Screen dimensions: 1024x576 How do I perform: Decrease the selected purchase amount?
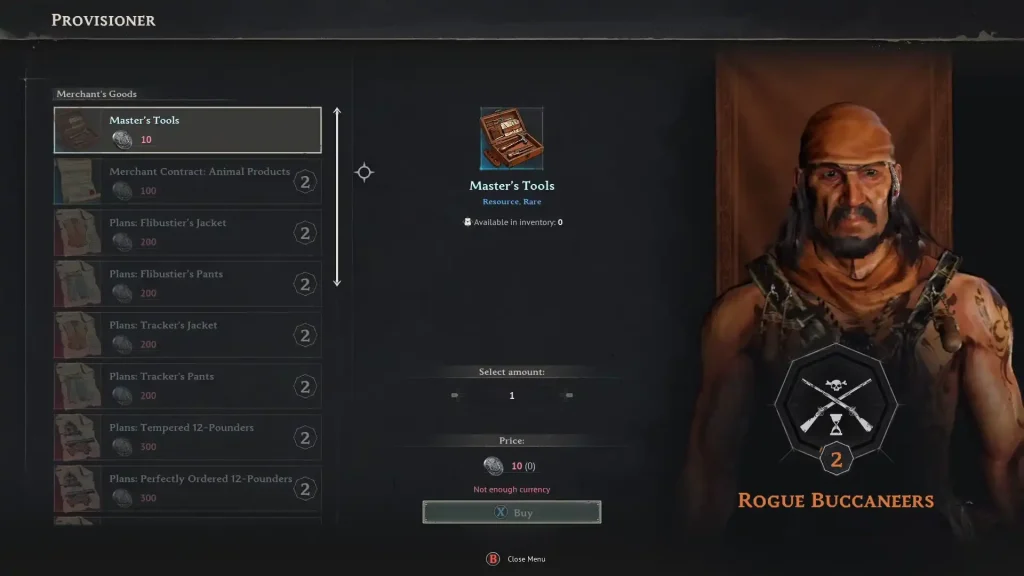click(455, 396)
